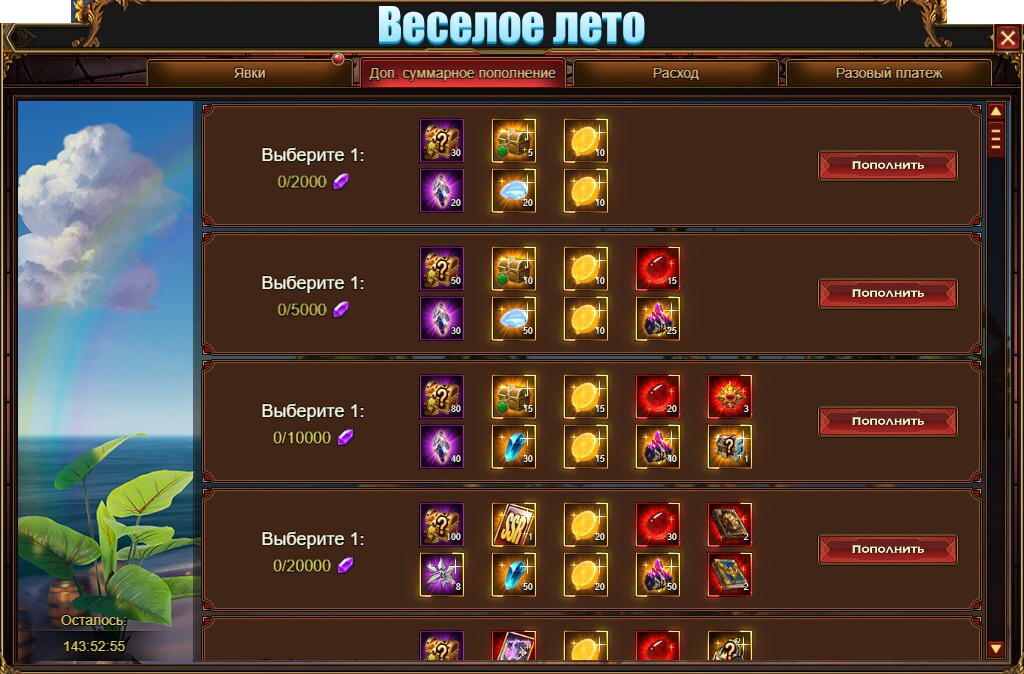Open the Доп. суммарное пополнение tab
The height and width of the screenshot is (674, 1024).
(x=462, y=73)
